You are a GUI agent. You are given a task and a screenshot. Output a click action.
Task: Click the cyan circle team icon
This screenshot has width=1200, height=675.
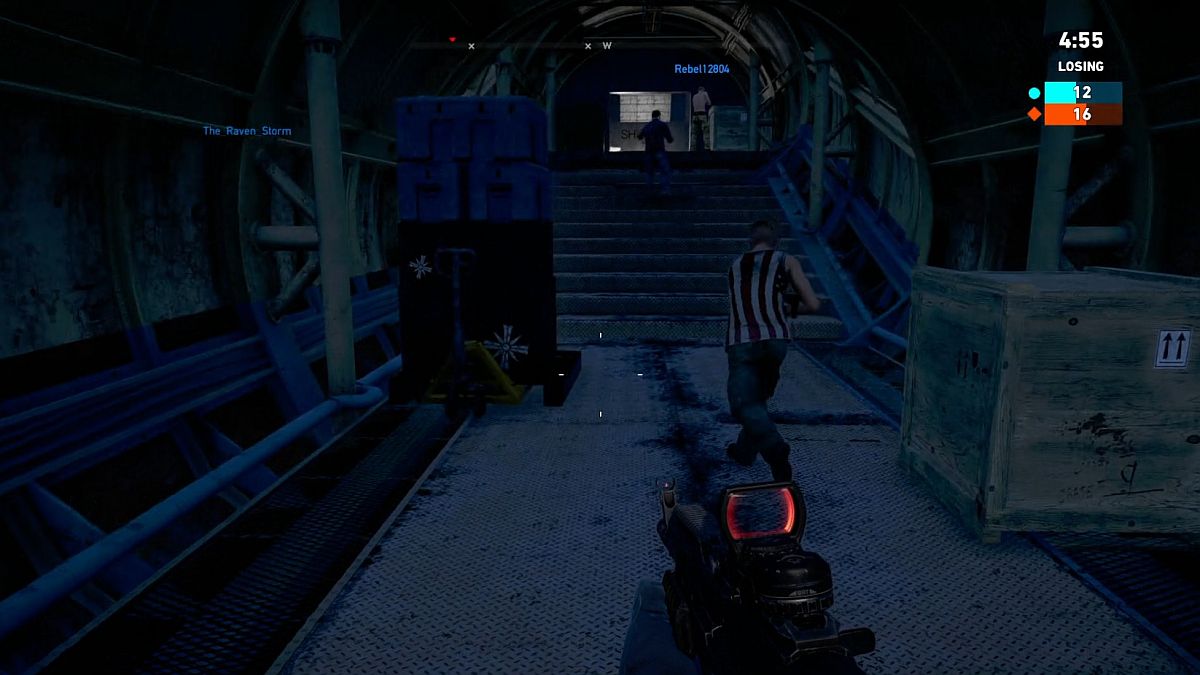click(1035, 93)
